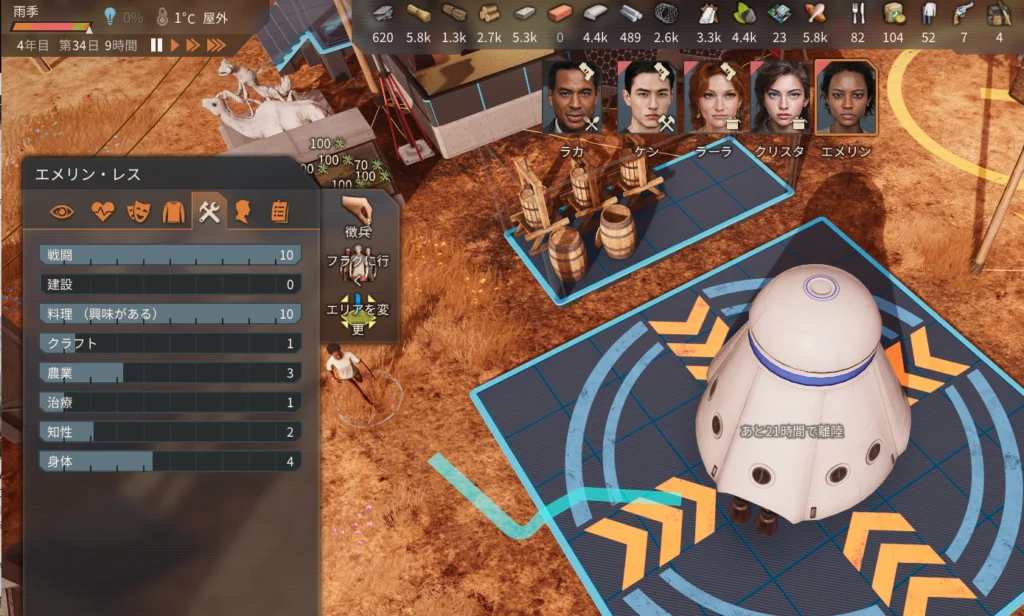Select survivor portrait ラーラ

point(716,97)
